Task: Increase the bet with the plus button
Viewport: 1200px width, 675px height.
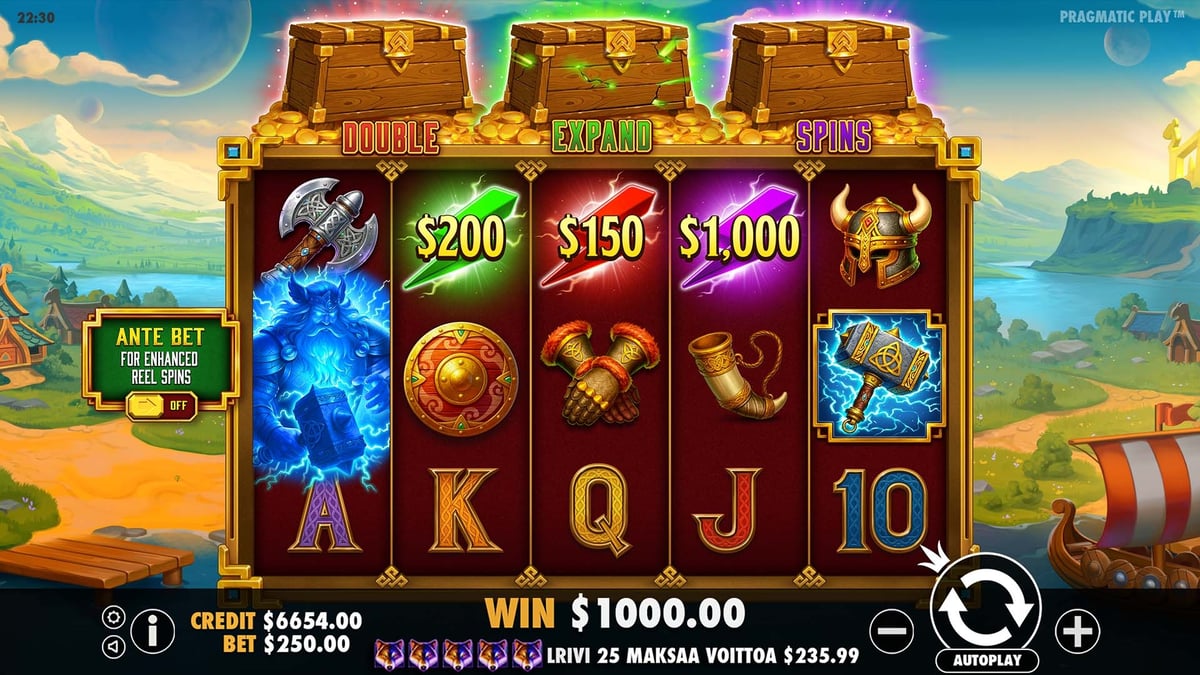Action: [x=1077, y=631]
